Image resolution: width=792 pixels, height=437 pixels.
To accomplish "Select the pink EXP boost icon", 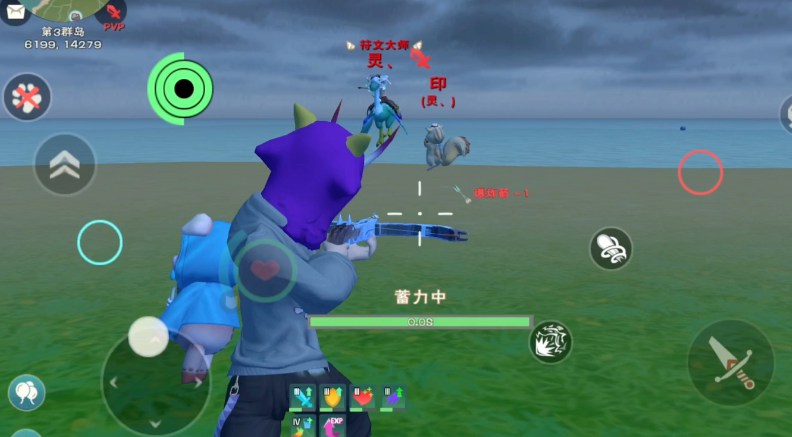I will pos(333,427).
